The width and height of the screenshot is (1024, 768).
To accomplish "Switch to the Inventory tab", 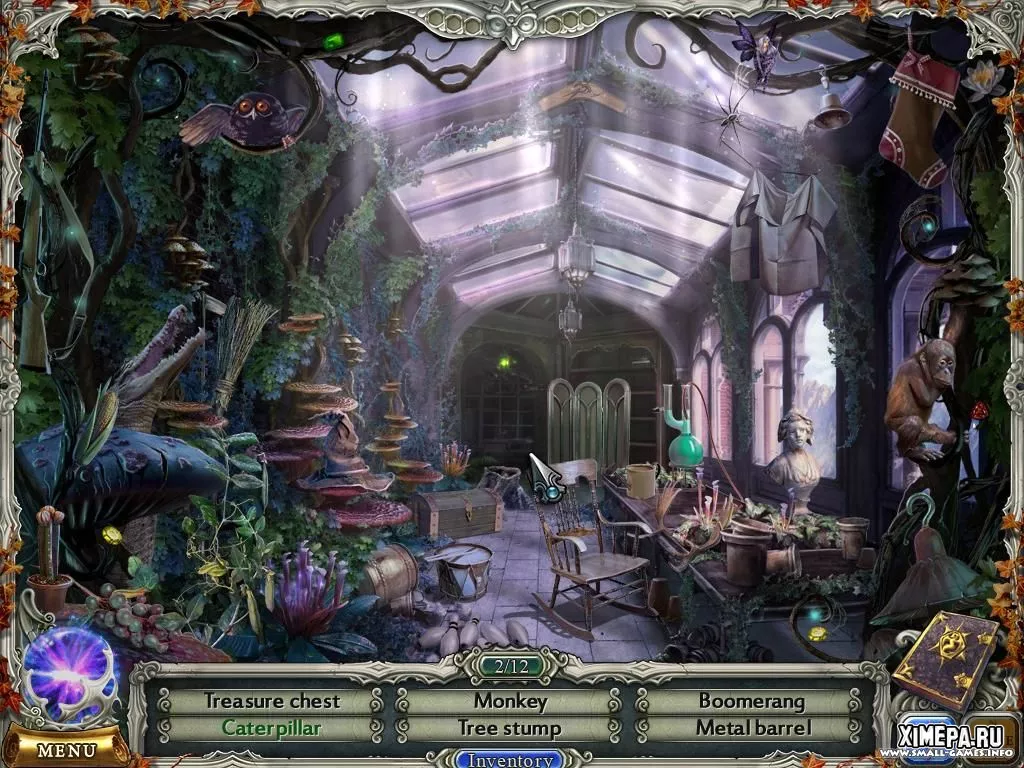I will point(511,759).
